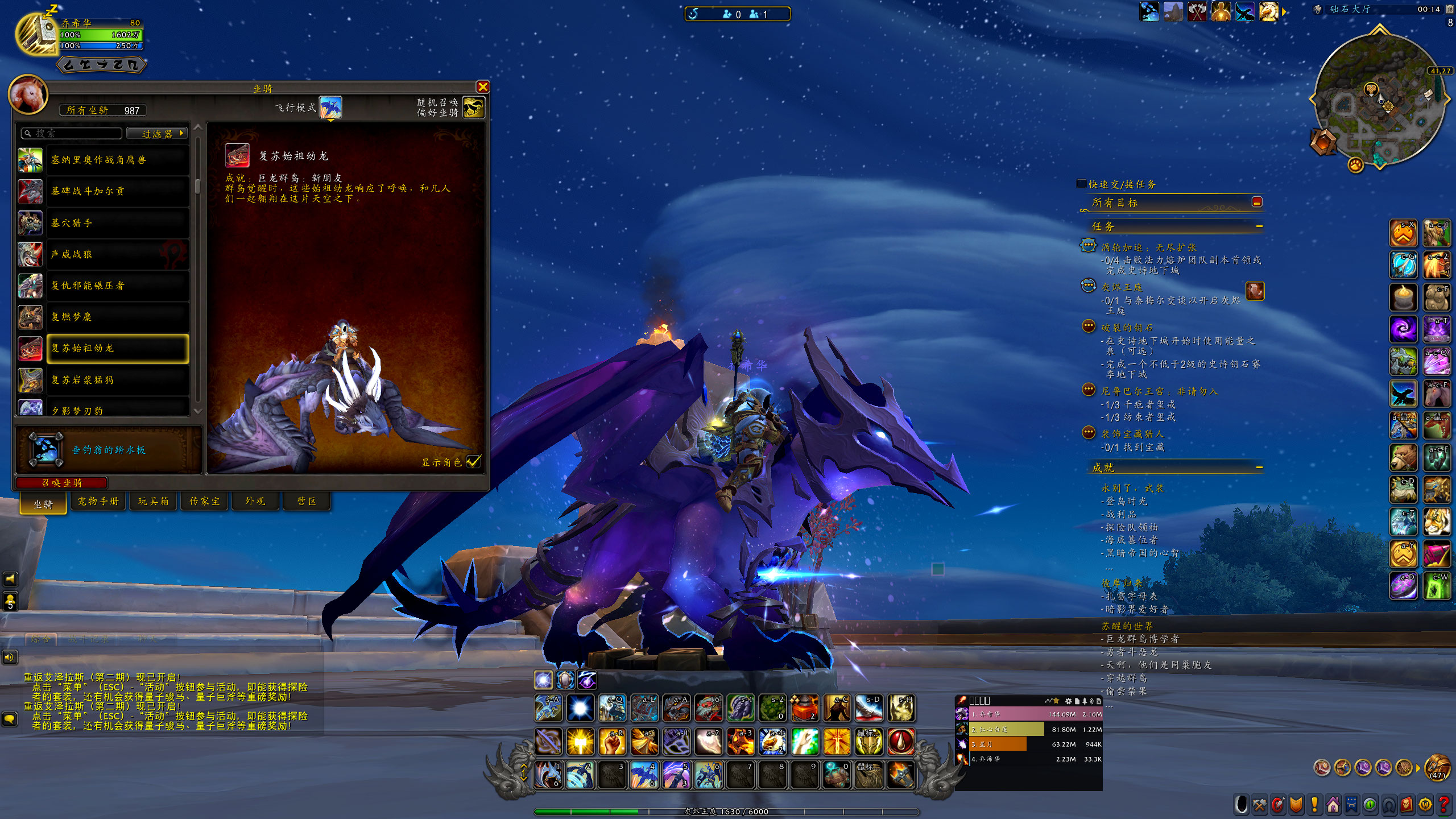The image size is (1456, 819).
Task: Tick the 快速交/接任务 checkbox
Action: [1081, 184]
